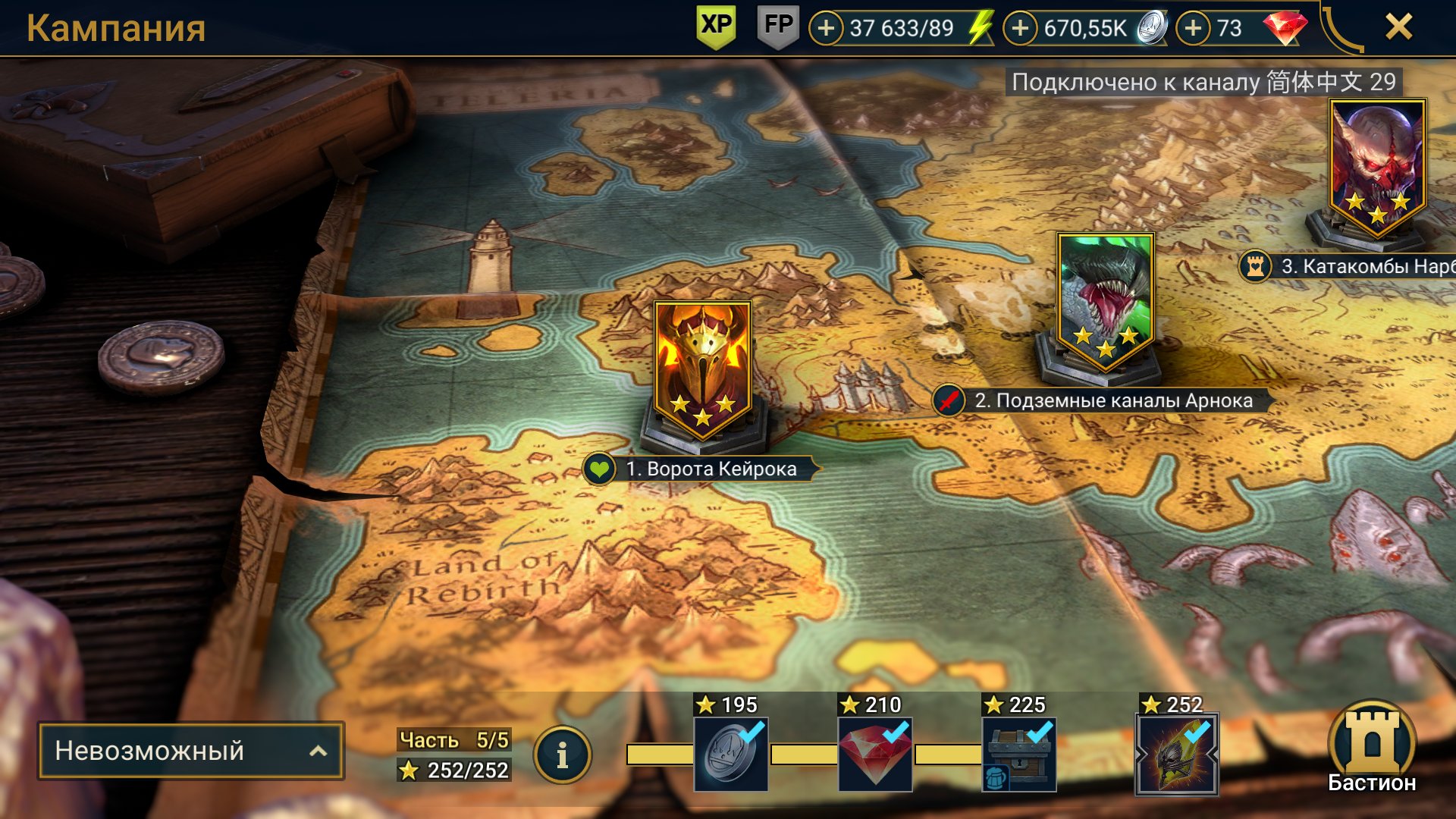
Task: Close the Campaign screen
Action: click(1398, 27)
